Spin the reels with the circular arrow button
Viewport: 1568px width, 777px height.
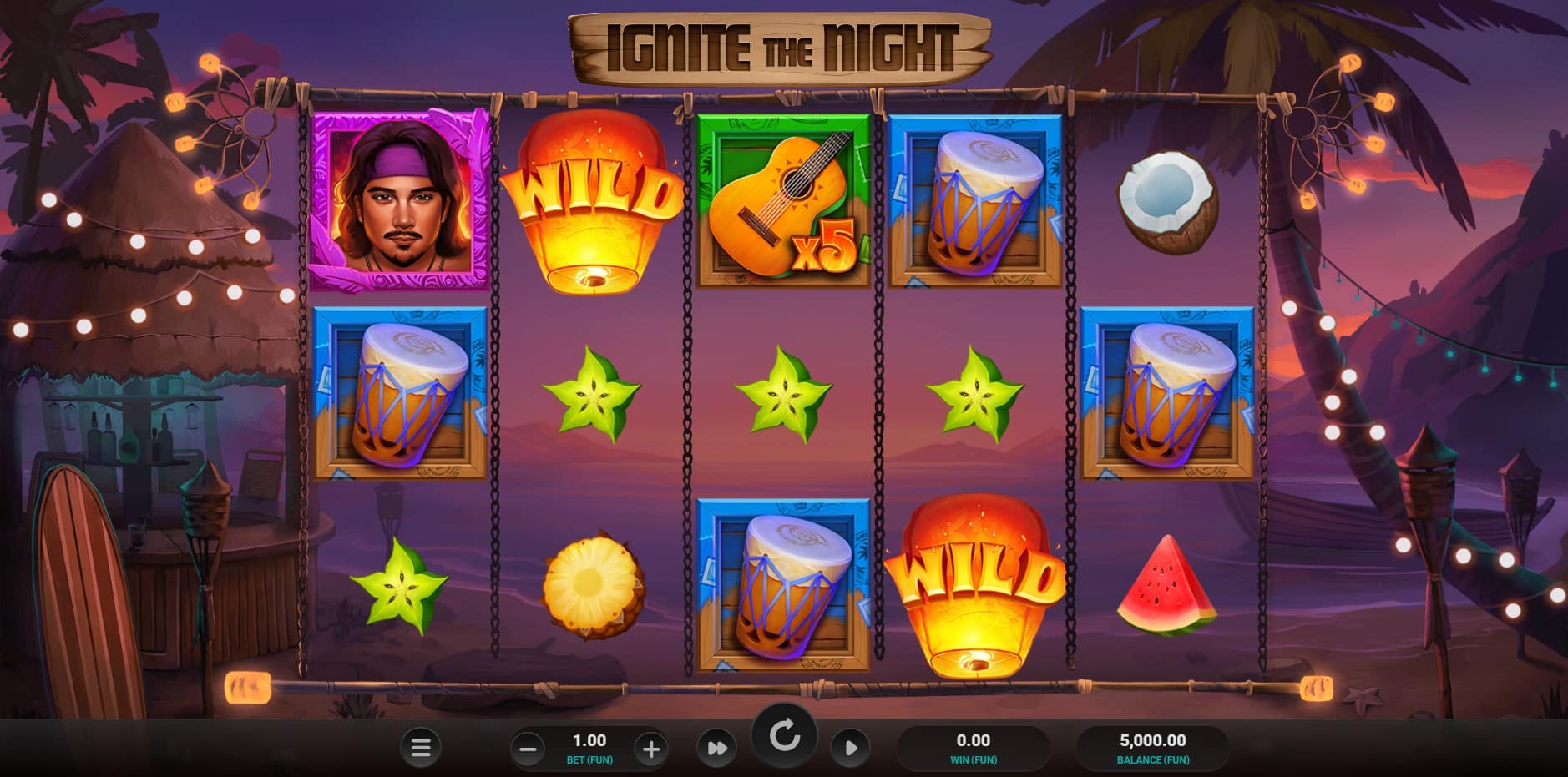coord(784,736)
